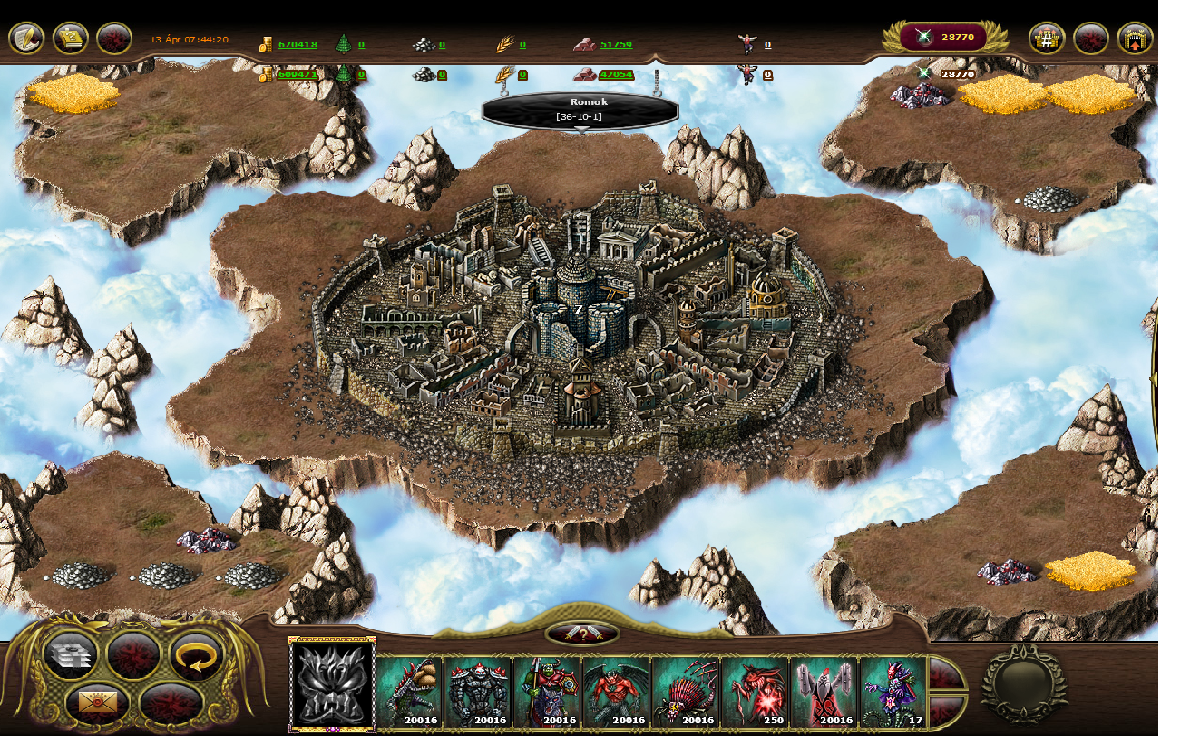Viewport: 1192px width, 736px height.
Task: Activate the golden circular arrow button
Action: pos(196,655)
